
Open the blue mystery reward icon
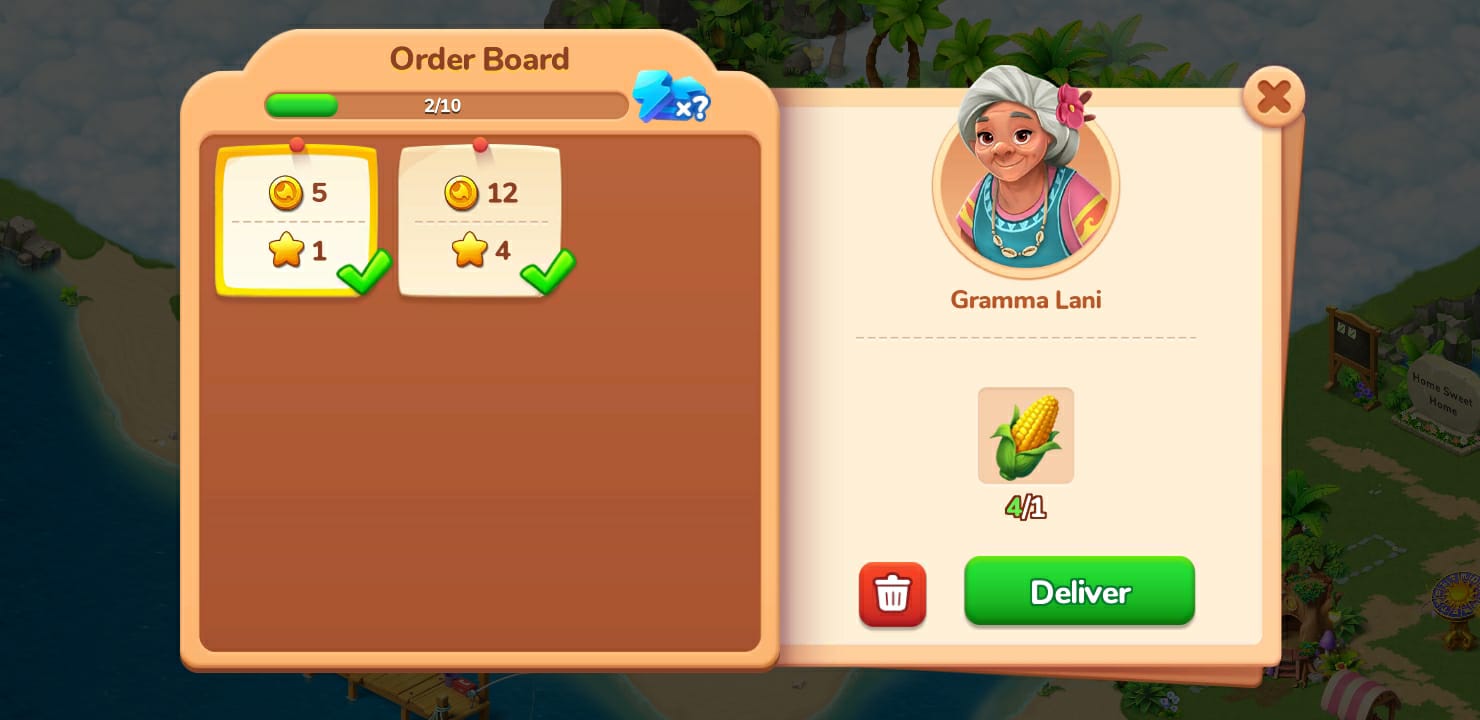tap(671, 98)
